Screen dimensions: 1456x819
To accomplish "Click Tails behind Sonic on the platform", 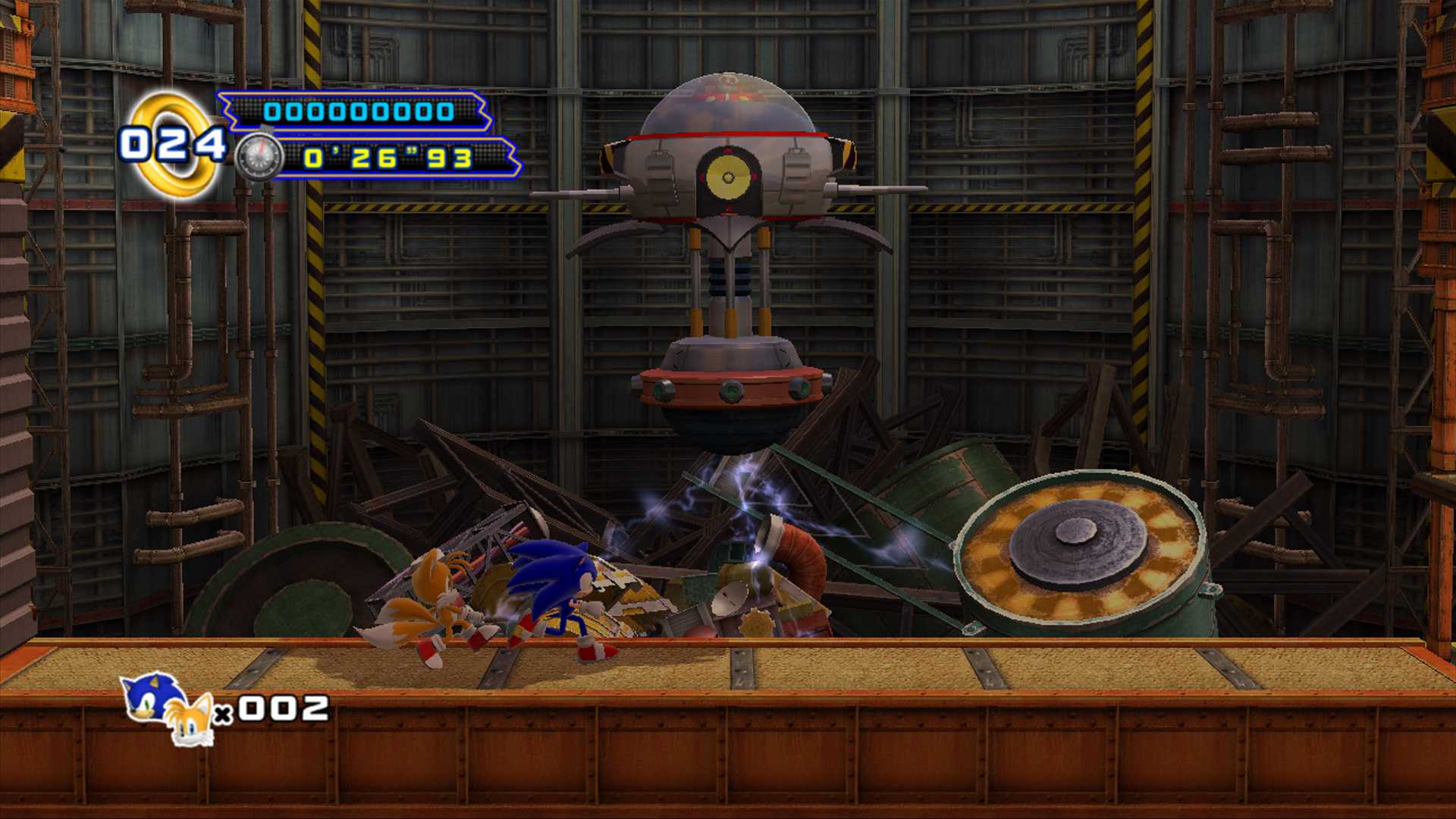I will pyautogui.click(x=440, y=599).
